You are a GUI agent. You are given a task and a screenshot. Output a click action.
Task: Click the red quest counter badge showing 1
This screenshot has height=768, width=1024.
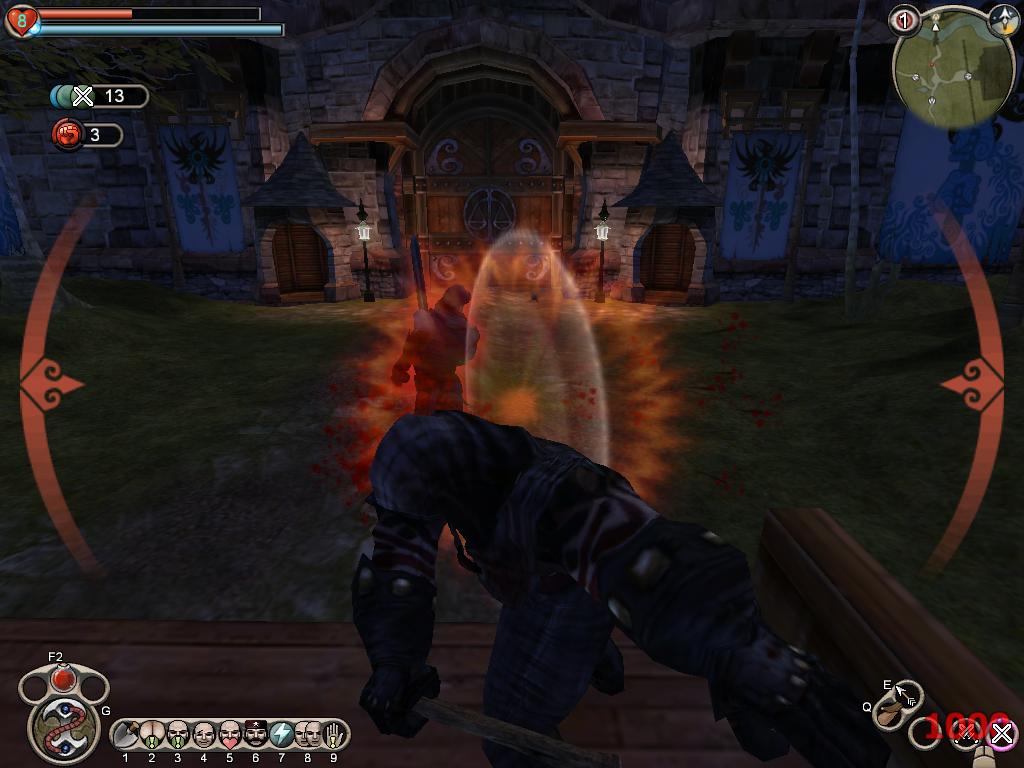(905, 19)
